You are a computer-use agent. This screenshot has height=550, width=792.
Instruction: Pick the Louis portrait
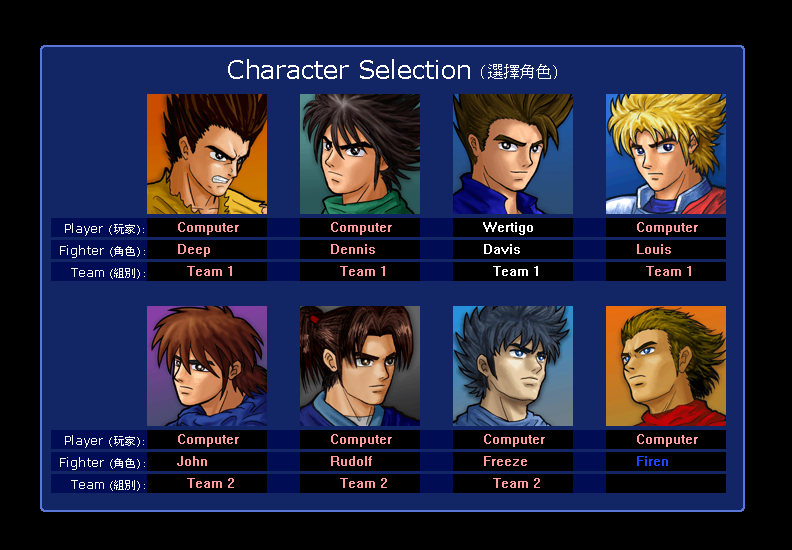666,154
